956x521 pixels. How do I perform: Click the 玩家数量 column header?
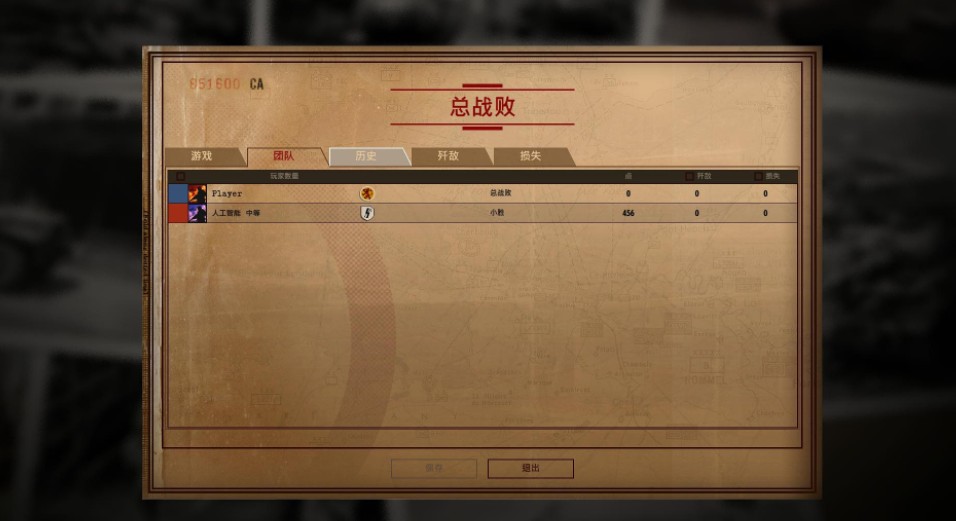[x=284, y=177]
